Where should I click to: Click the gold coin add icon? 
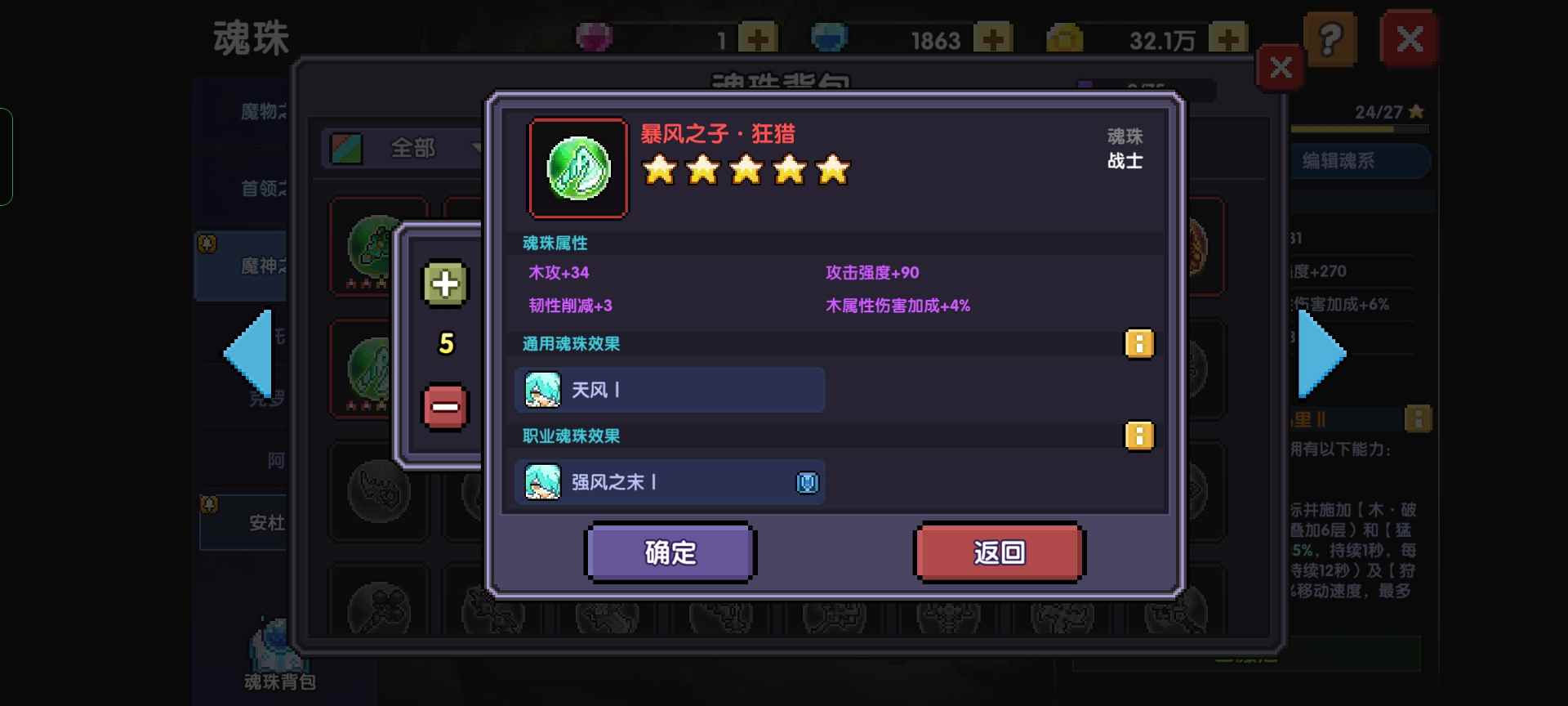[1228, 37]
